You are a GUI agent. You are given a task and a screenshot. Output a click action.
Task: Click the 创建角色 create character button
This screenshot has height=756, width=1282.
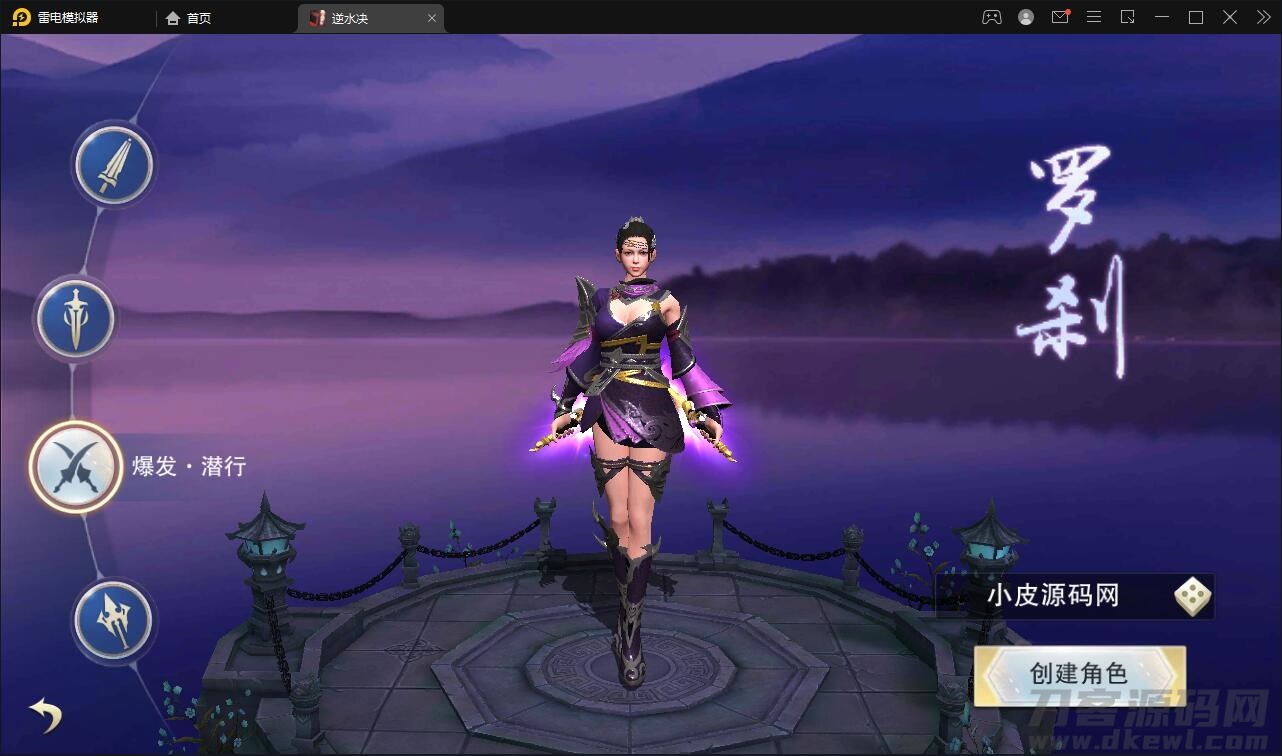[x=1079, y=674]
